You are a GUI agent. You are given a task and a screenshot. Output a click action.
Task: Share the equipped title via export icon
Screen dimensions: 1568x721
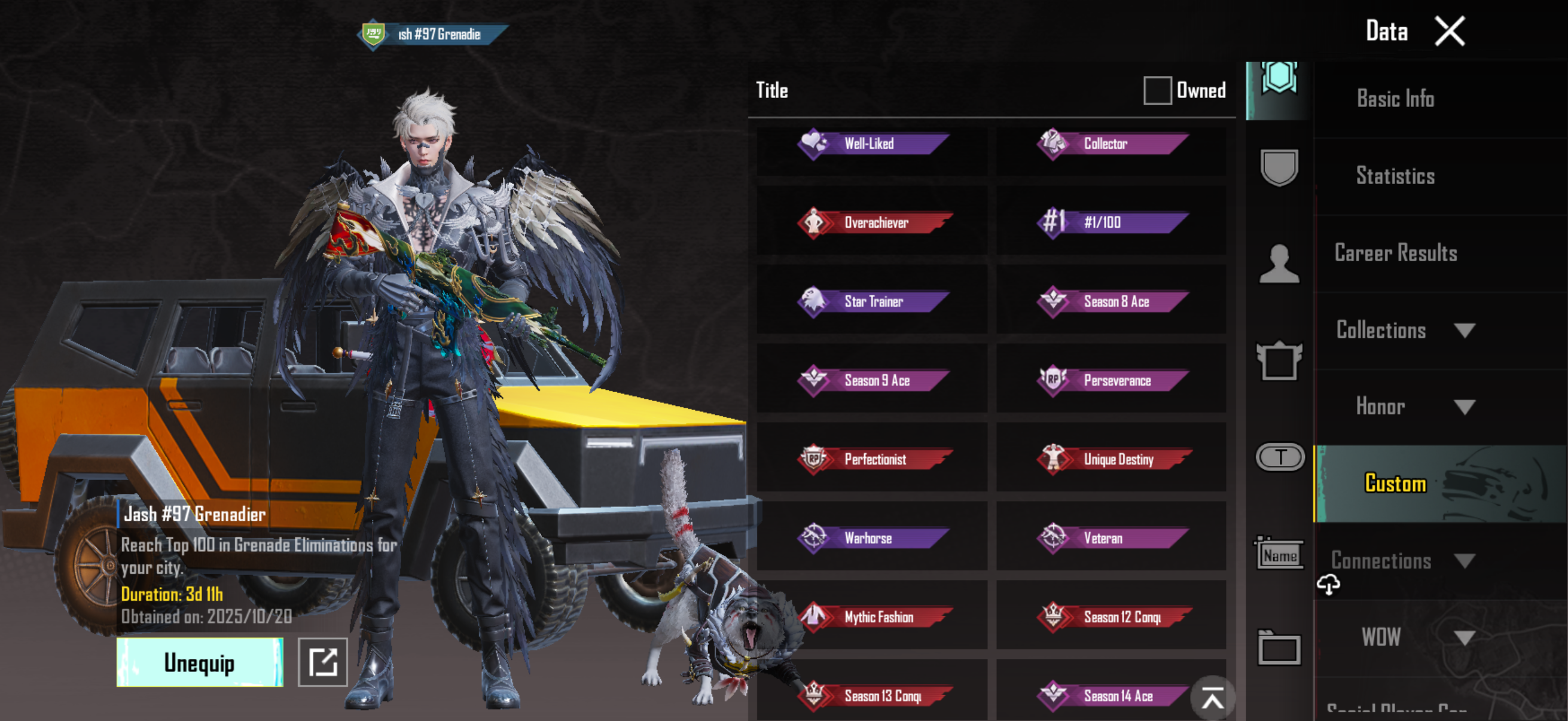click(322, 662)
